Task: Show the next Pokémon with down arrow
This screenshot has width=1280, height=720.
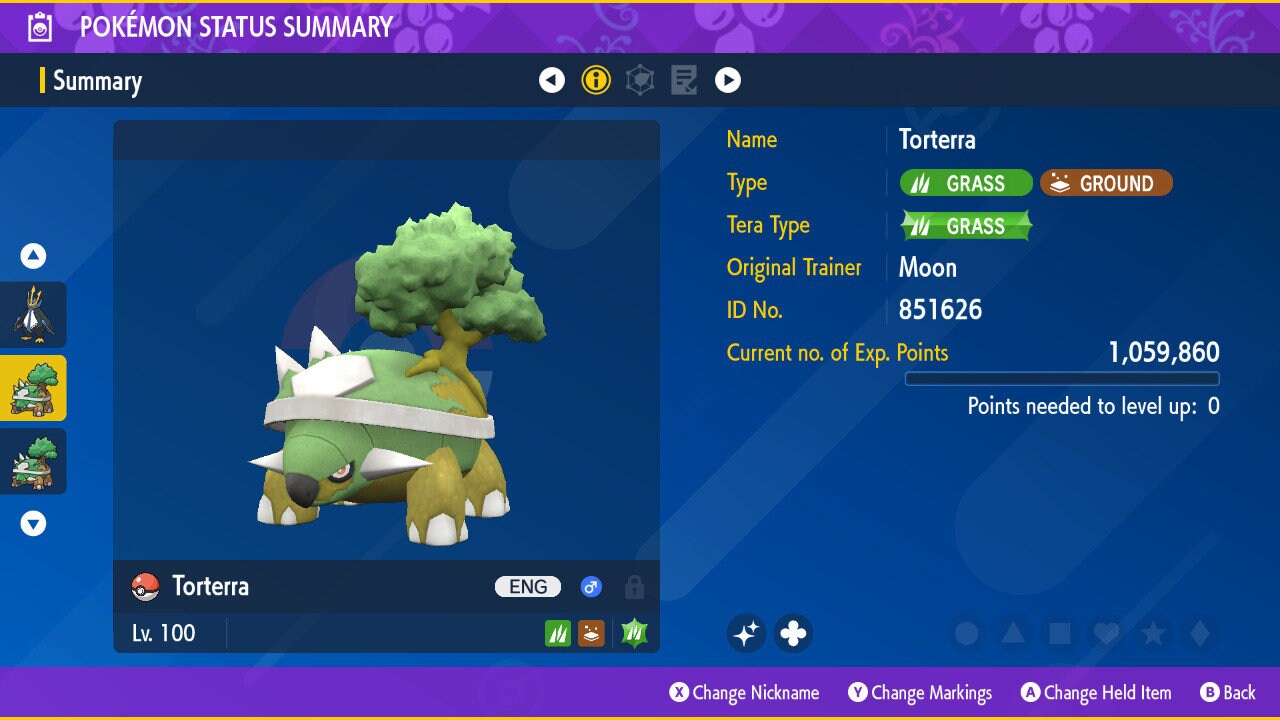Action: [33, 523]
